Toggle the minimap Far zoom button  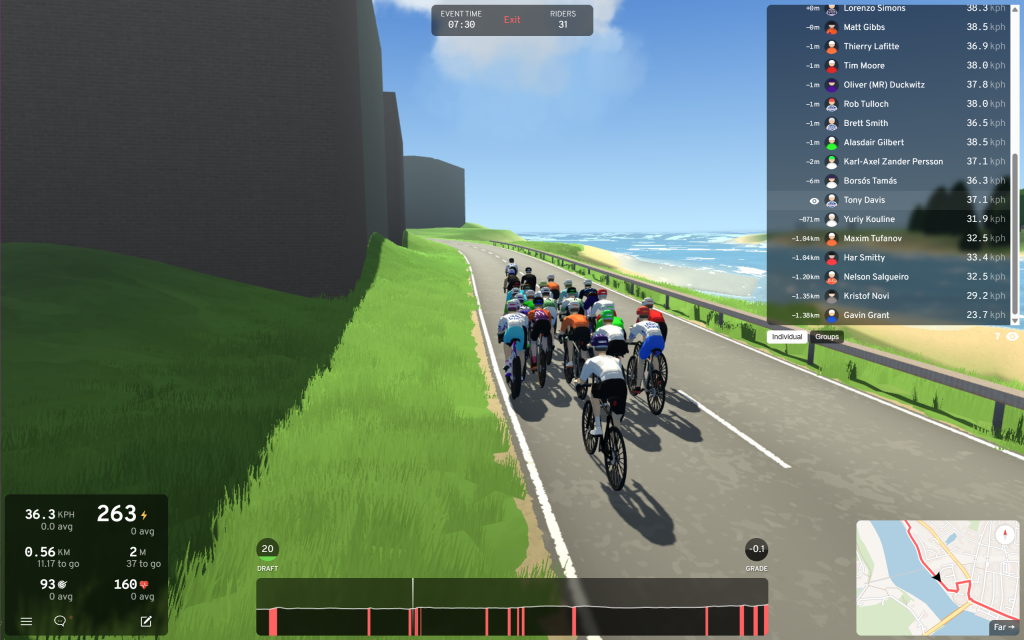[1003, 627]
